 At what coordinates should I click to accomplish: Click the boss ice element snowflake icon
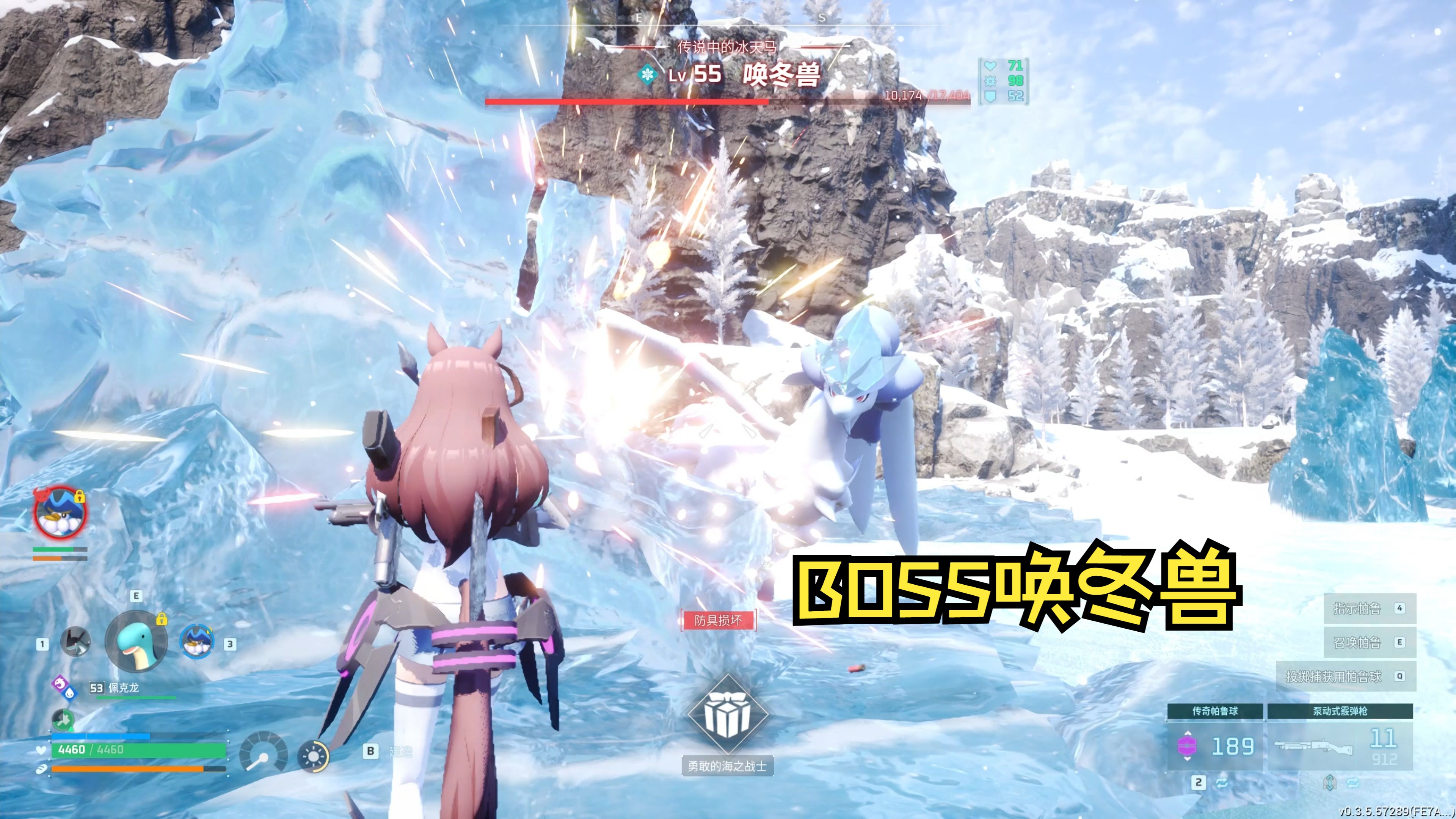pyautogui.click(x=646, y=75)
